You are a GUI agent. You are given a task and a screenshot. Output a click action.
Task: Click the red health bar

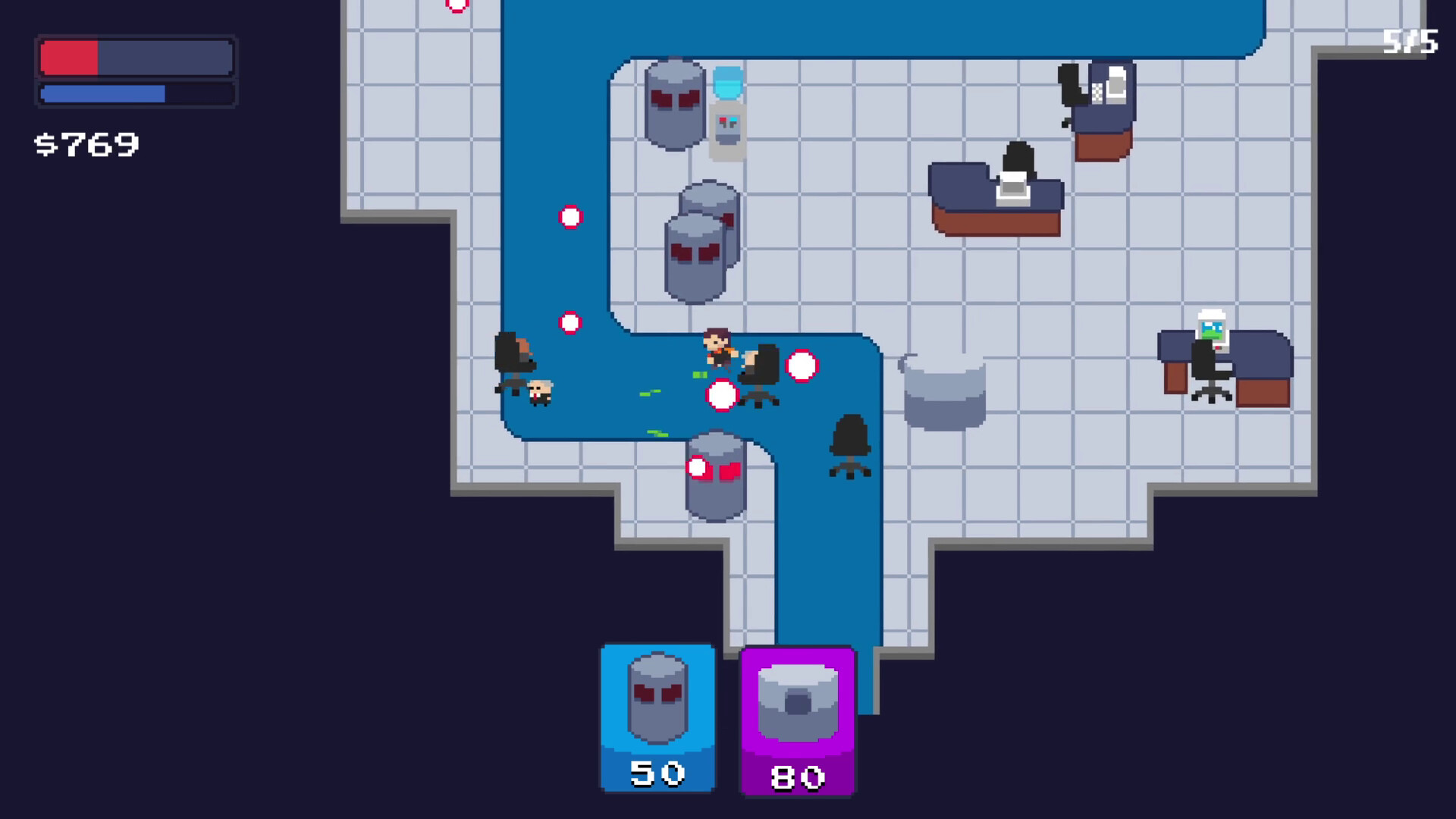tap(70, 56)
